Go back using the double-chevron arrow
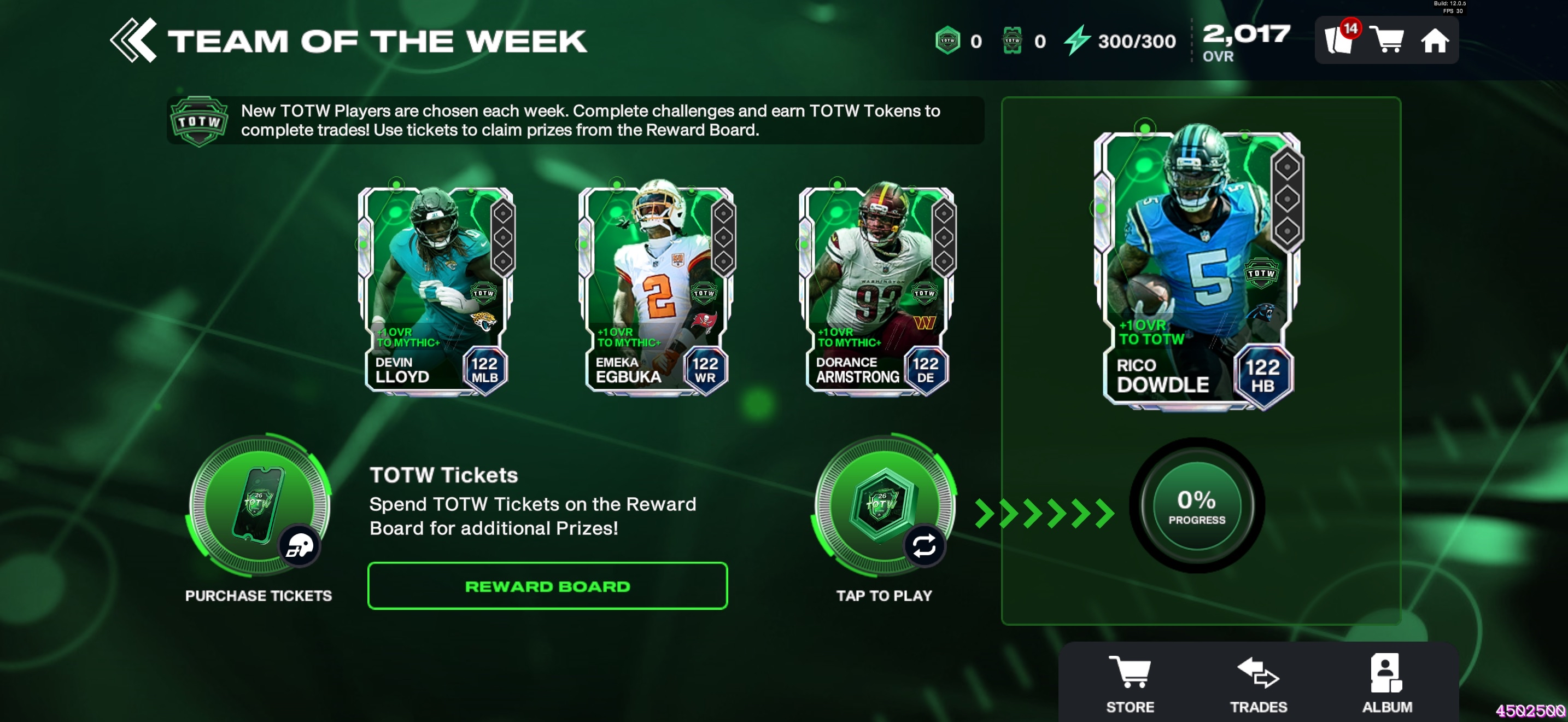1568x722 pixels. [x=133, y=41]
